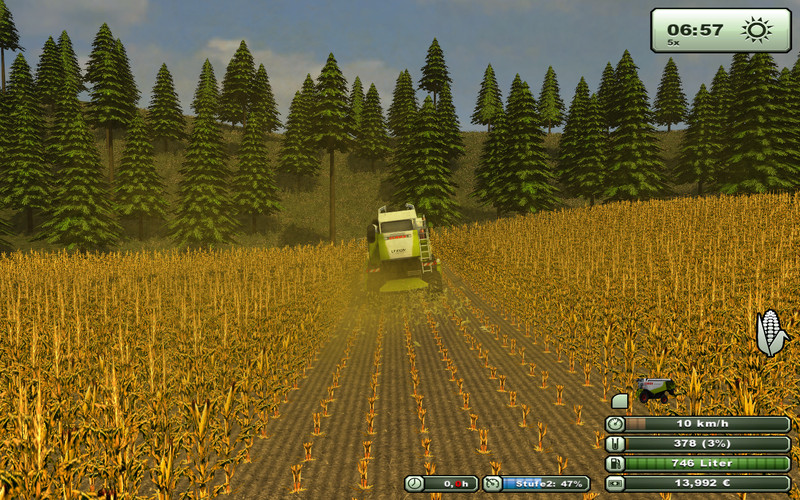Click the fuel pump icon
Viewport: 800px width, 500px height.
click(x=615, y=464)
